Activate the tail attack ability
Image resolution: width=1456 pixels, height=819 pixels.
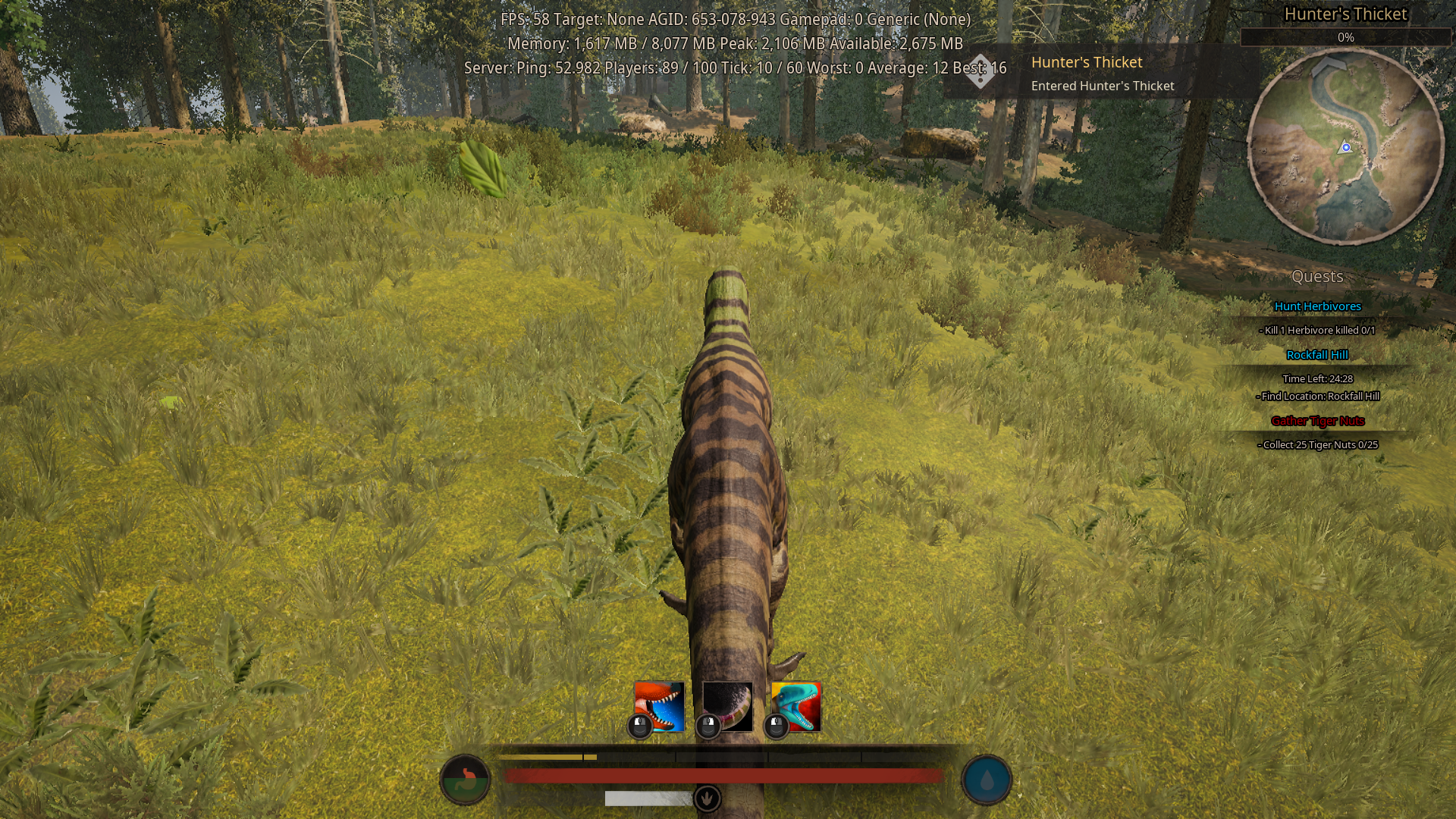coord(726,701)
